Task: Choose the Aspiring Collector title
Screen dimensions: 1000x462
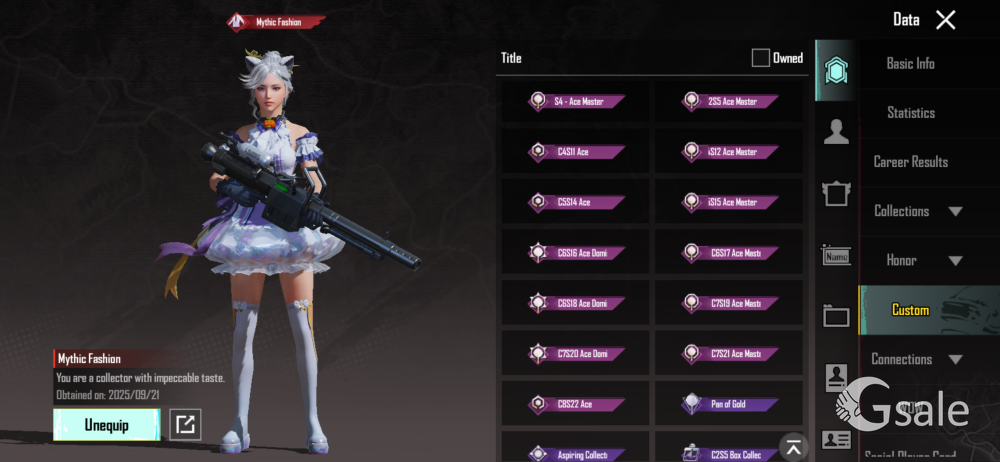Action: pyautogui.click(x=576, y=454)
